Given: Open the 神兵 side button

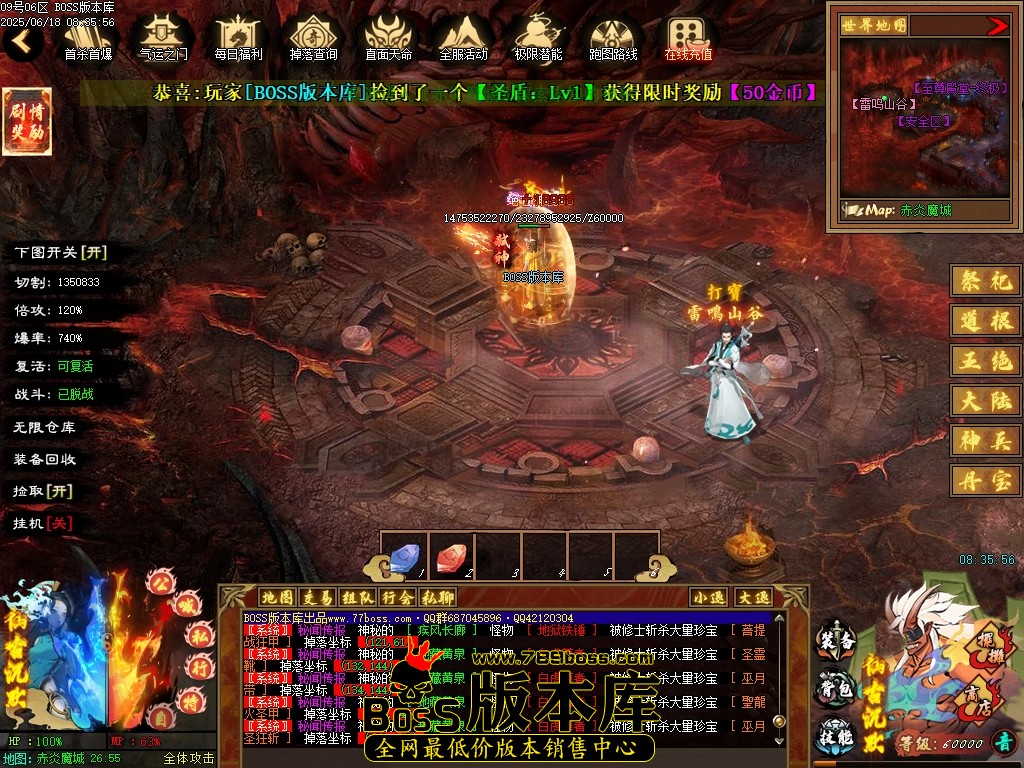Looking at the screenshot, I should tap(985, 440).
